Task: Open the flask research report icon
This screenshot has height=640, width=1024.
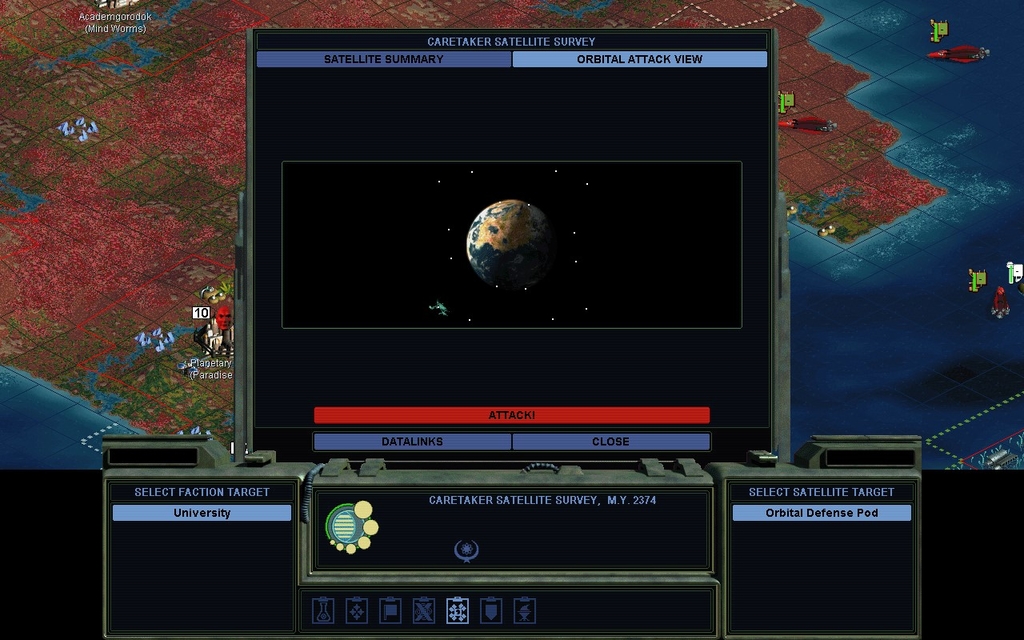Action: [323, 610]
